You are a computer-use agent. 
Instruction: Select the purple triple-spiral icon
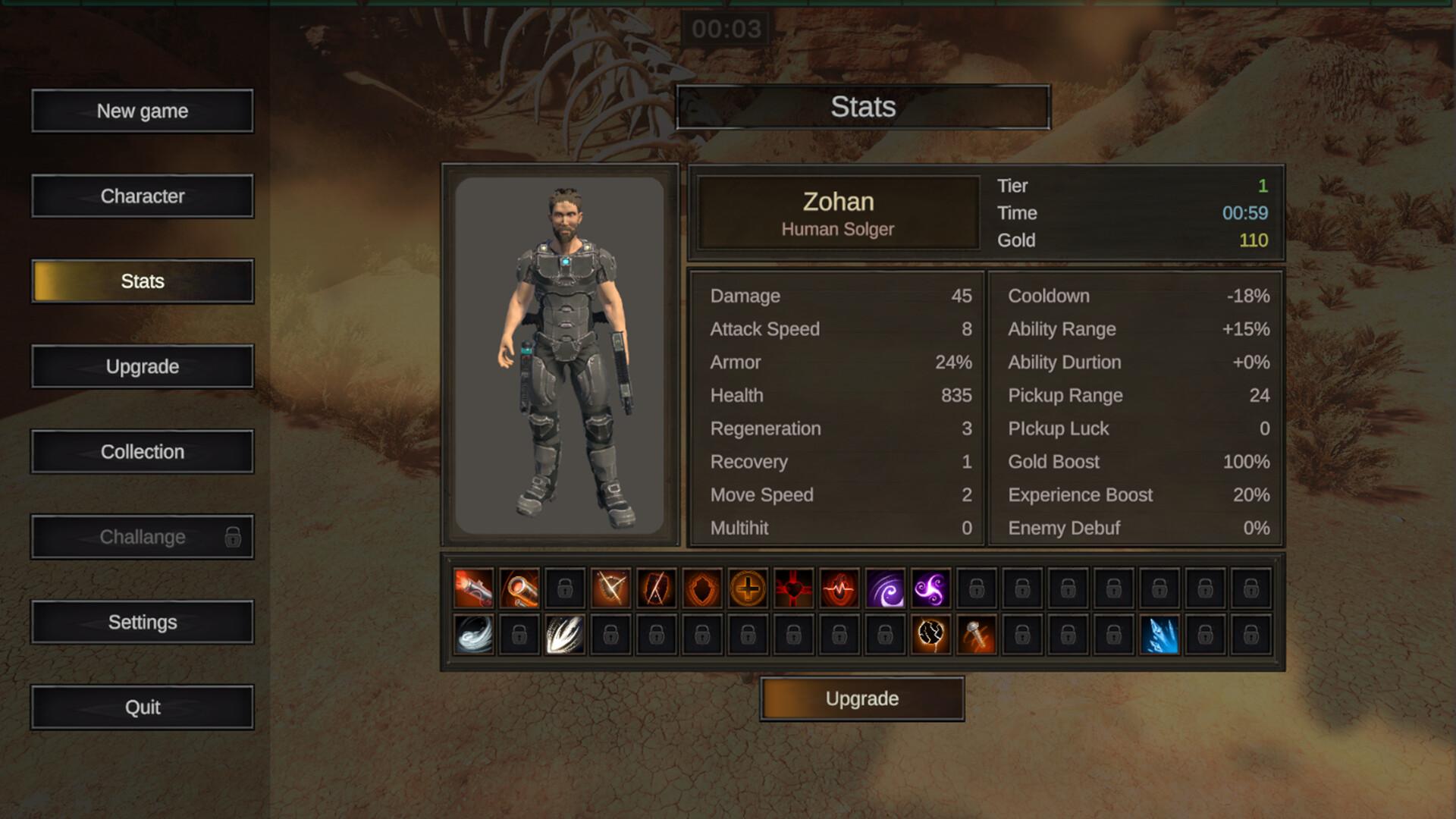click(x=930, y=588)
